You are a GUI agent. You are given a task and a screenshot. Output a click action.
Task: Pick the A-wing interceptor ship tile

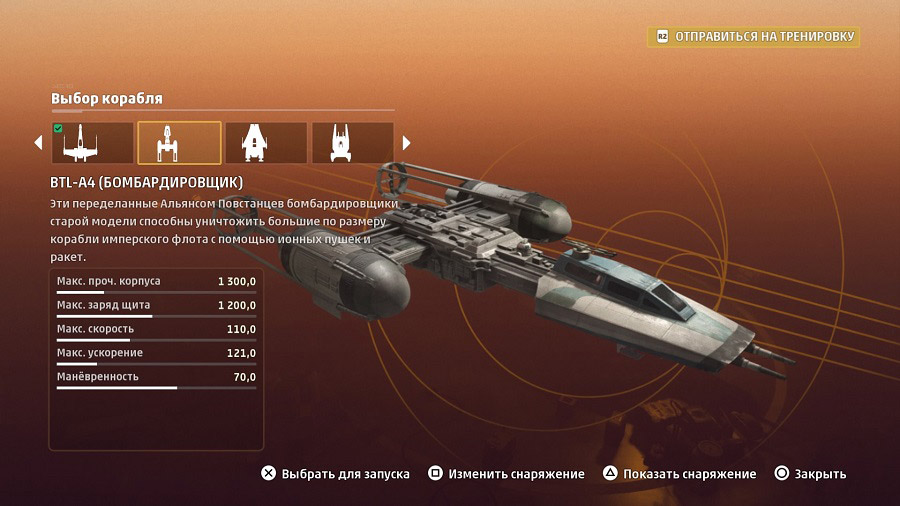point(266,143)
